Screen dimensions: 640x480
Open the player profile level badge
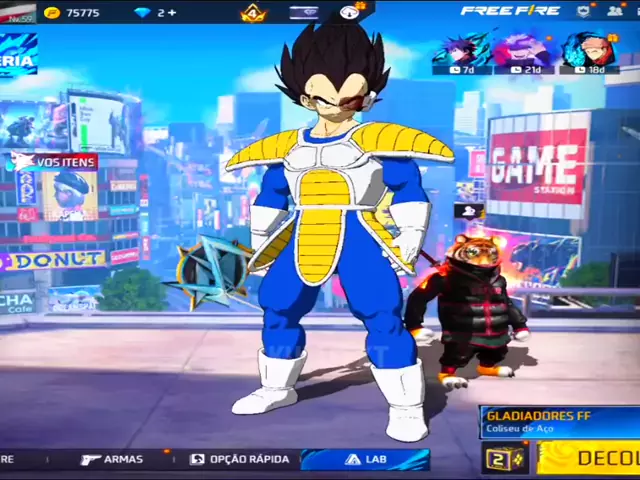[18, 12]
